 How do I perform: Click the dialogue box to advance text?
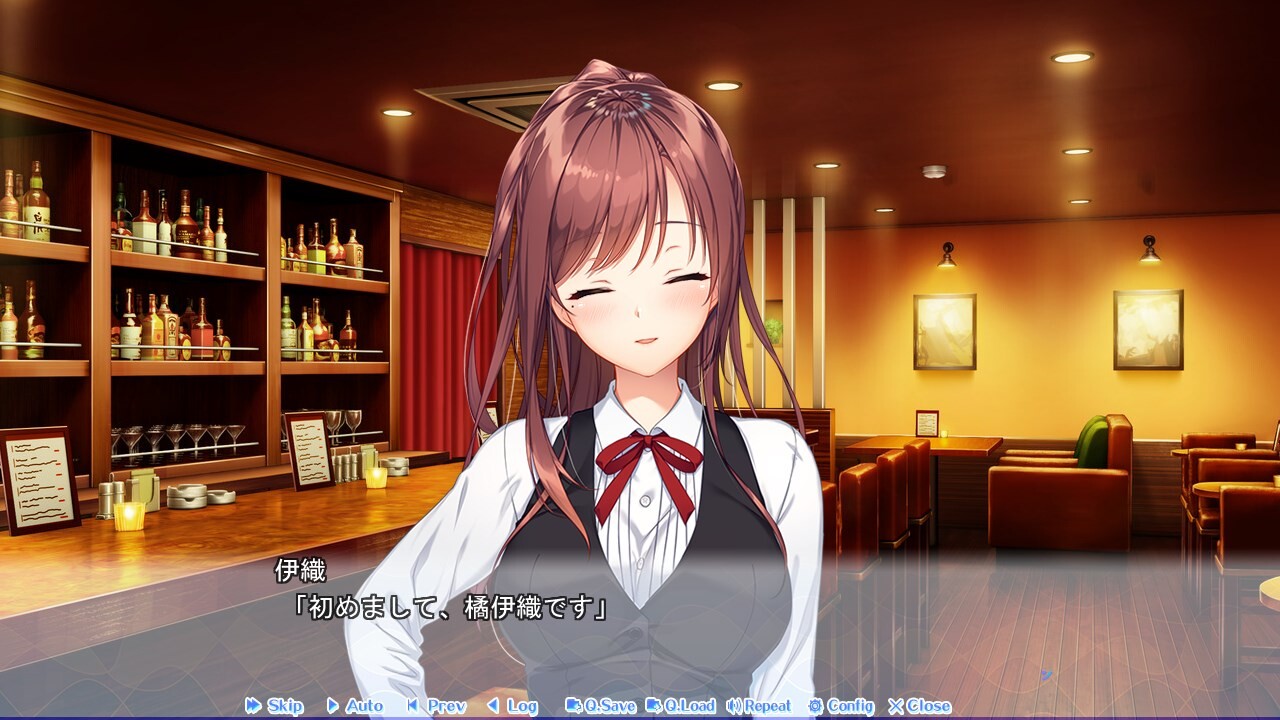pos(640,620)
